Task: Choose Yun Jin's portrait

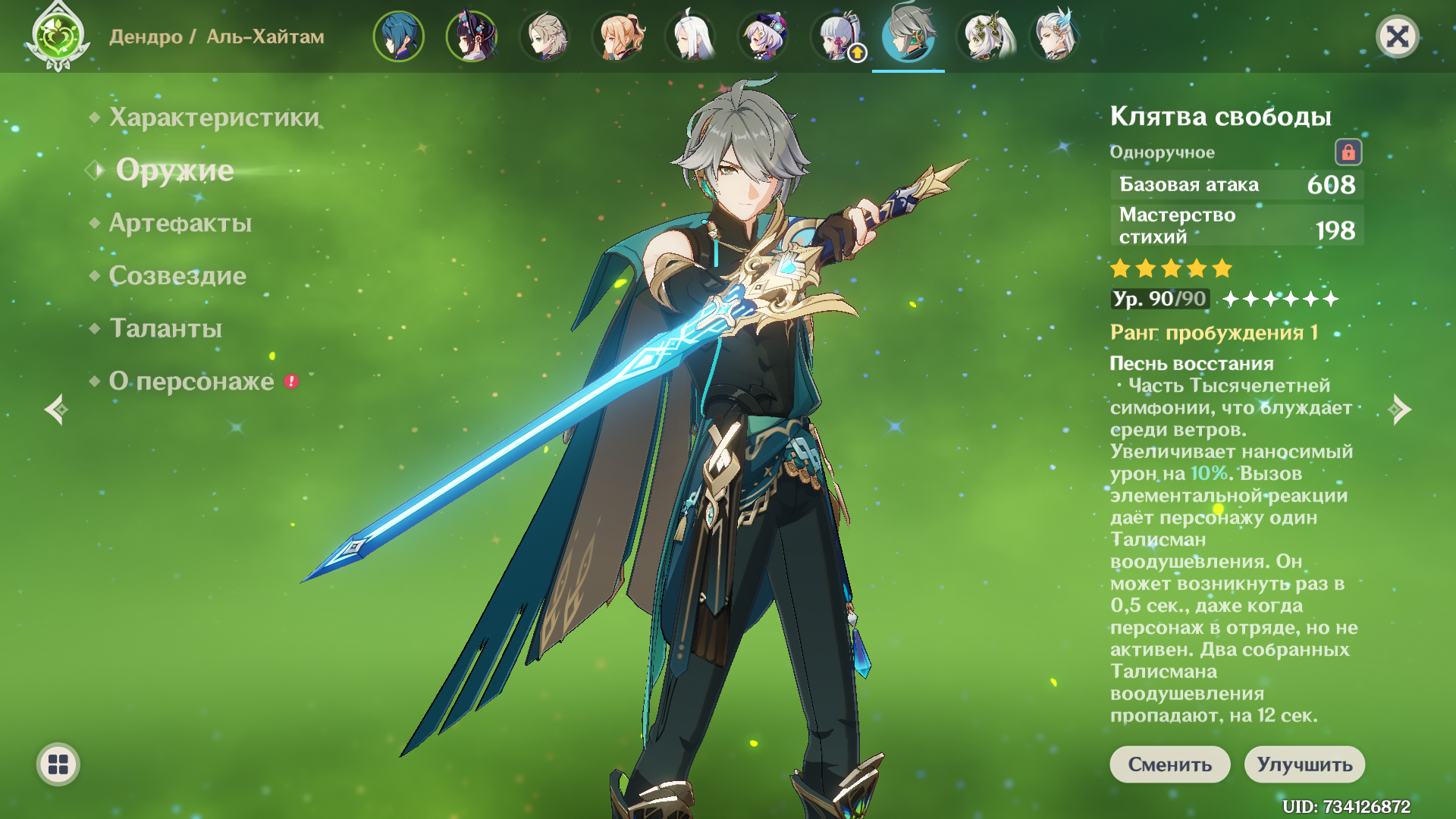Action: (471, 36)
